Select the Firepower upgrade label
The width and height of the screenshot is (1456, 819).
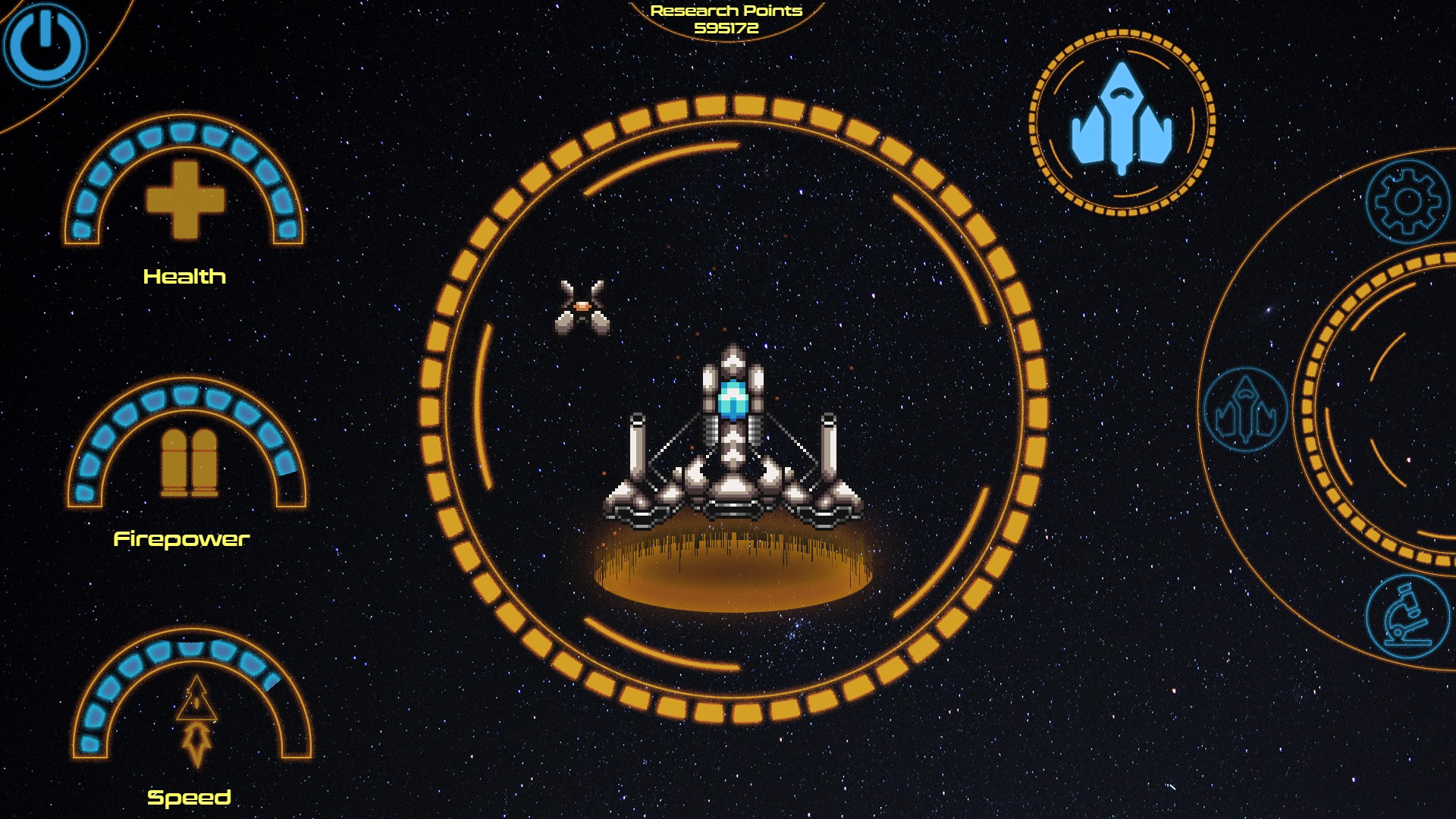(x=182, y=541)
